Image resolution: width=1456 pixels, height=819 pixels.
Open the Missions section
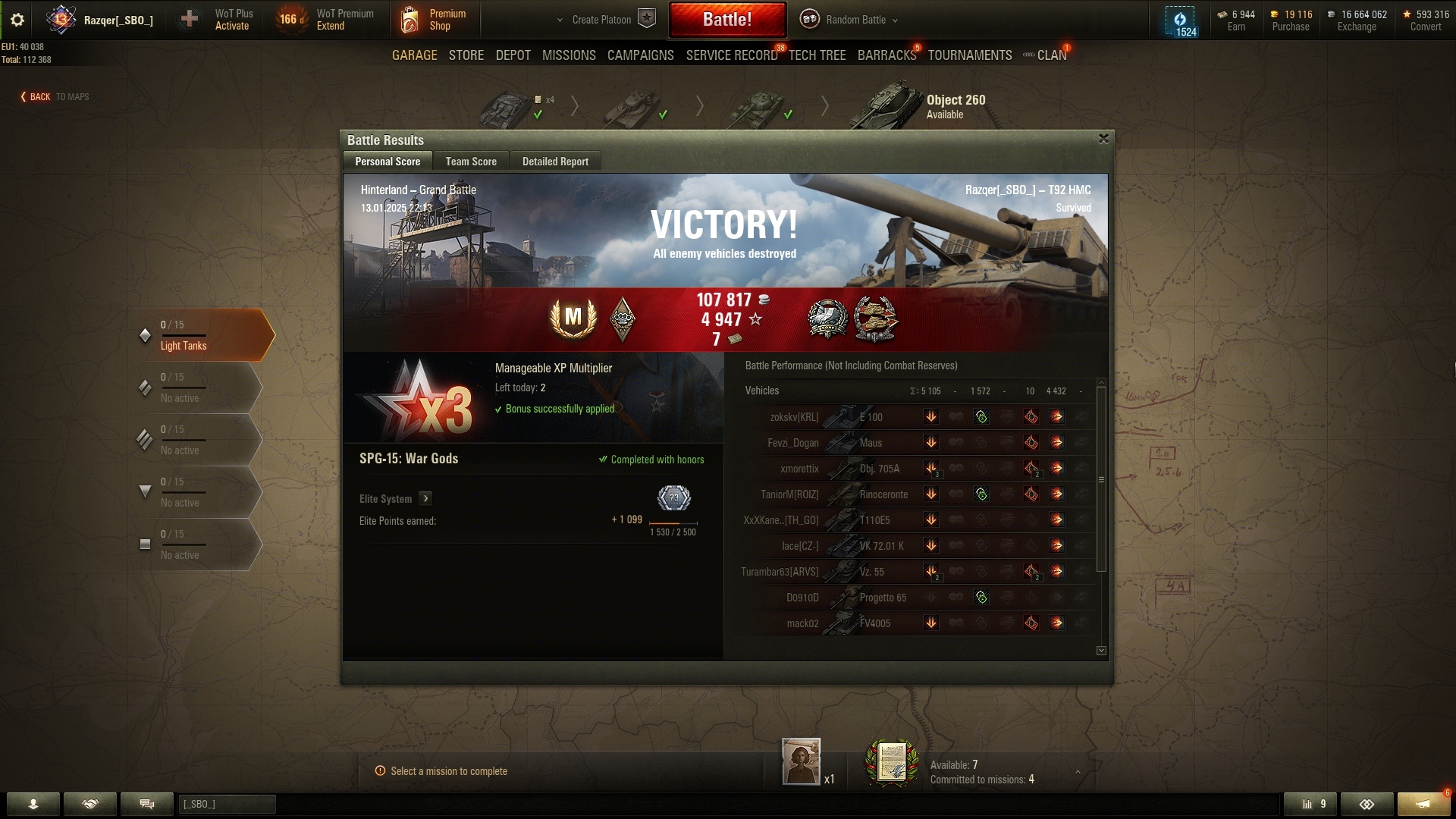569,55
